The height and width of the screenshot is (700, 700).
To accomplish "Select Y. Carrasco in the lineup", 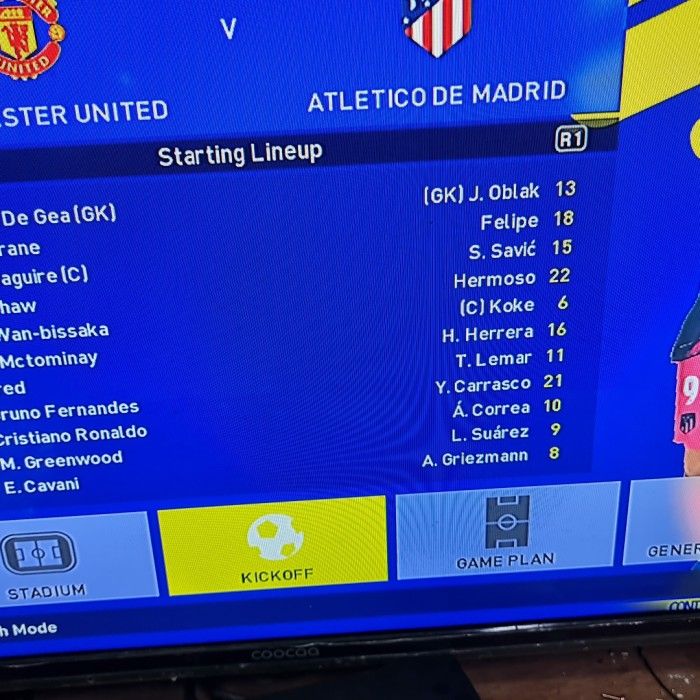I will (483, 385).
